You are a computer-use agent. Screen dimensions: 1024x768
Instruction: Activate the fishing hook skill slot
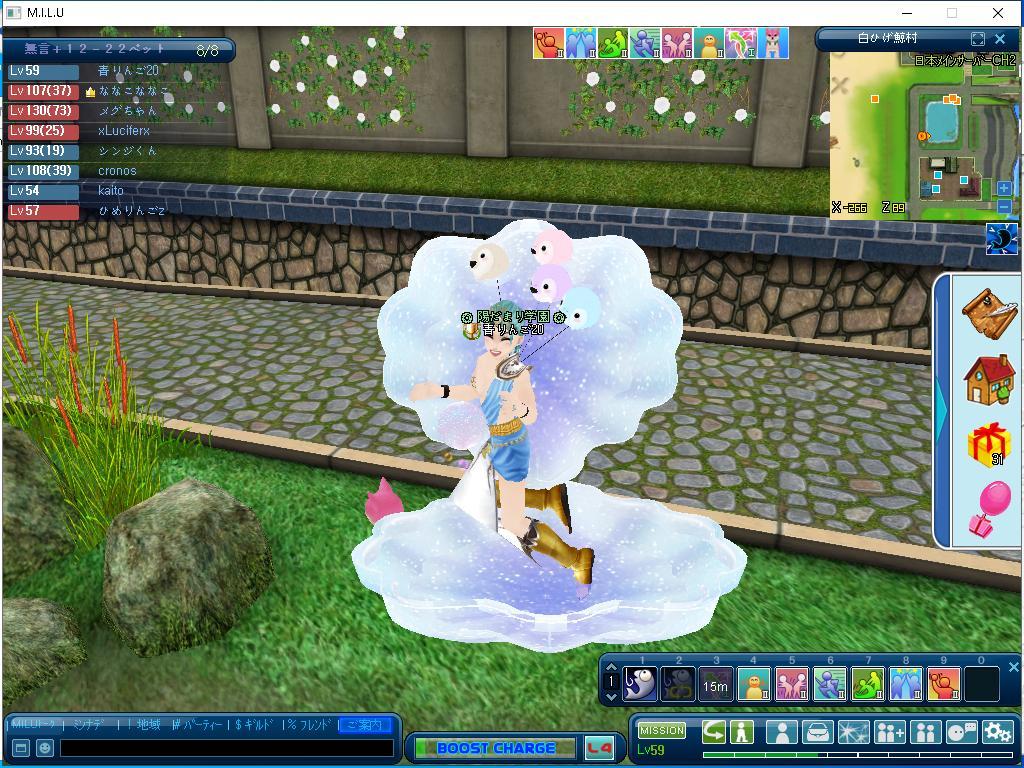coord(640,685)
